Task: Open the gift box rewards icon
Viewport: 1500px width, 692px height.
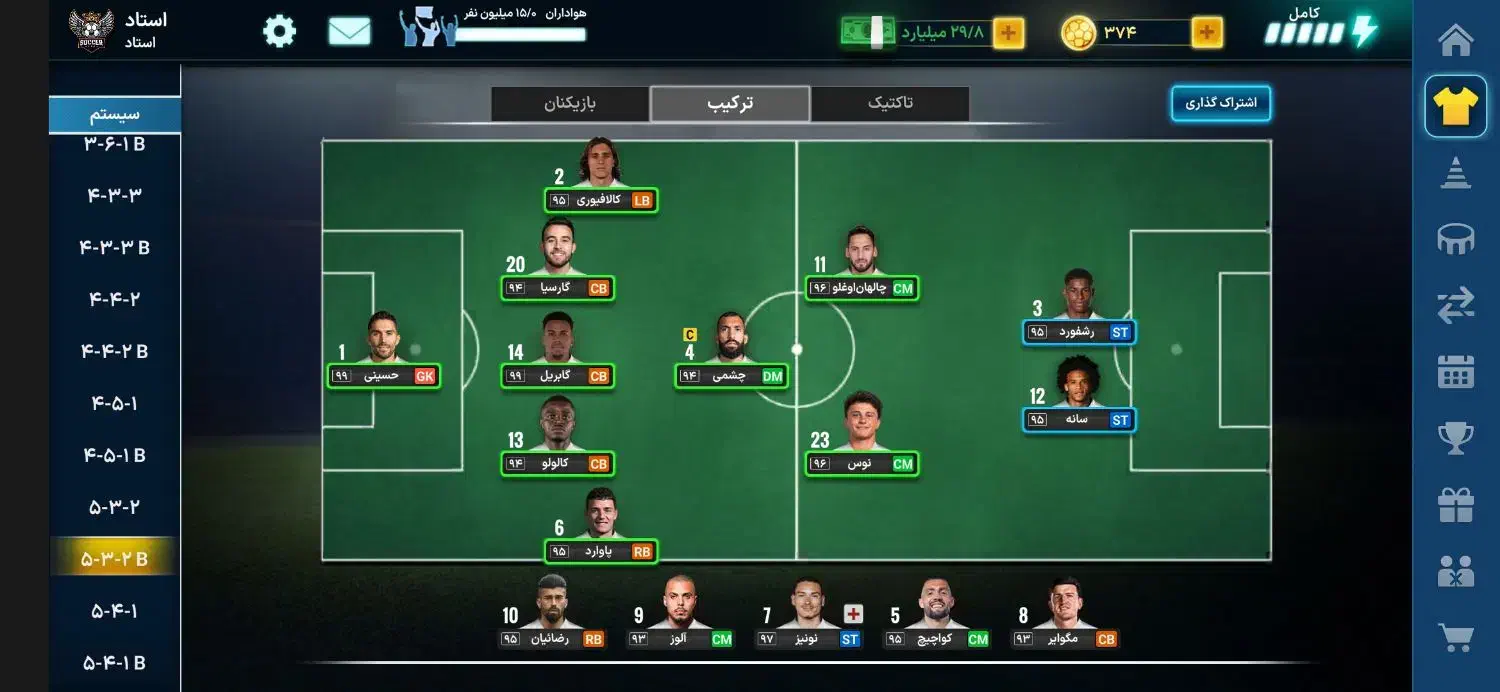Action: coord(1455,505)
